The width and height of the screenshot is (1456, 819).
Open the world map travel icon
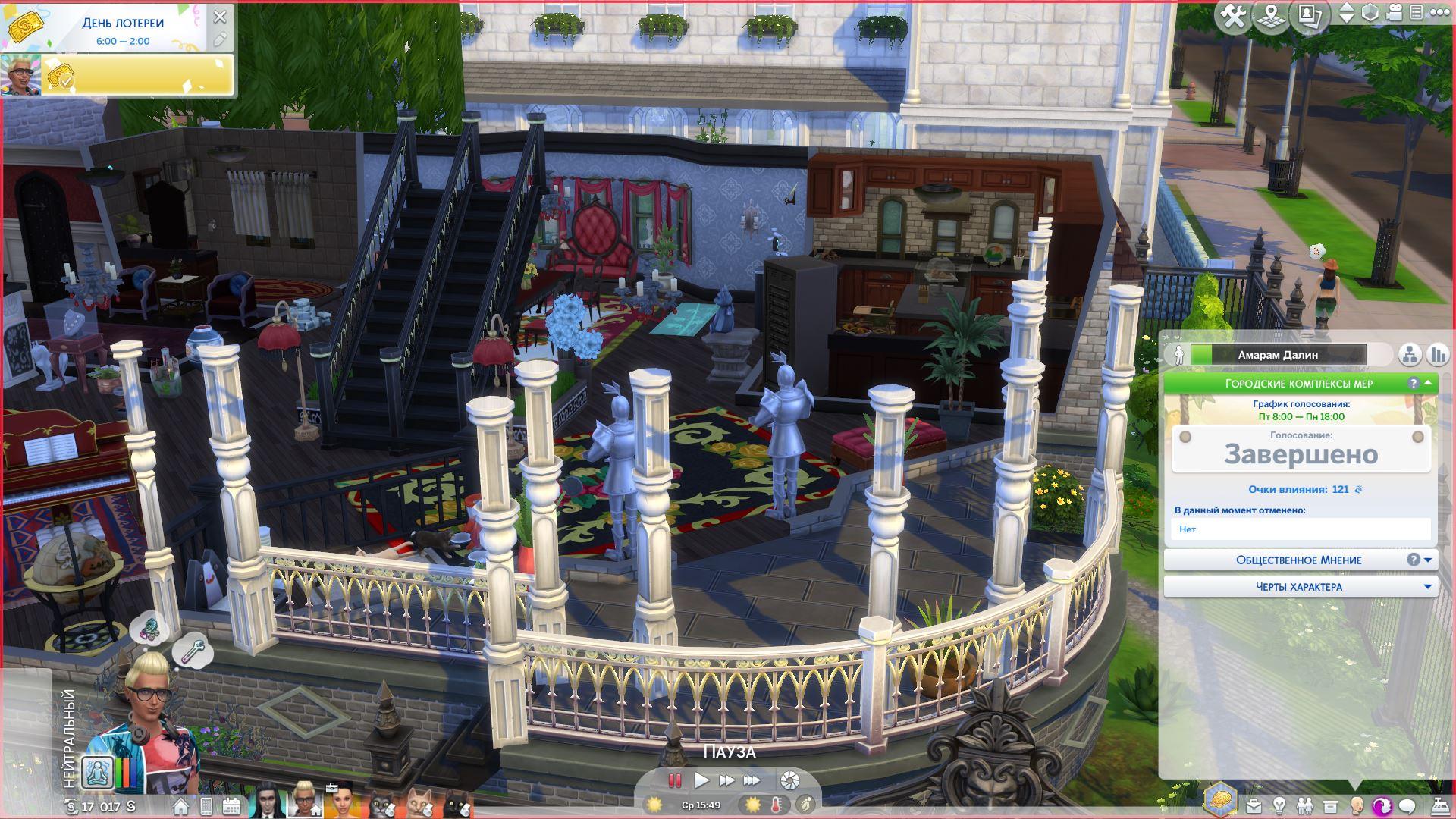[x=1271, y=16]
